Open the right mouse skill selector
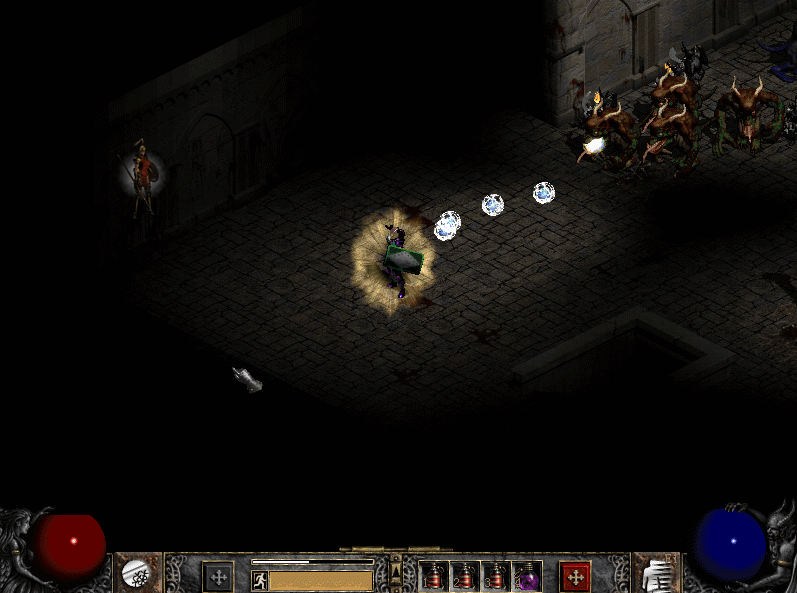The height and width of the screenshot is (593, 797). 658,574
